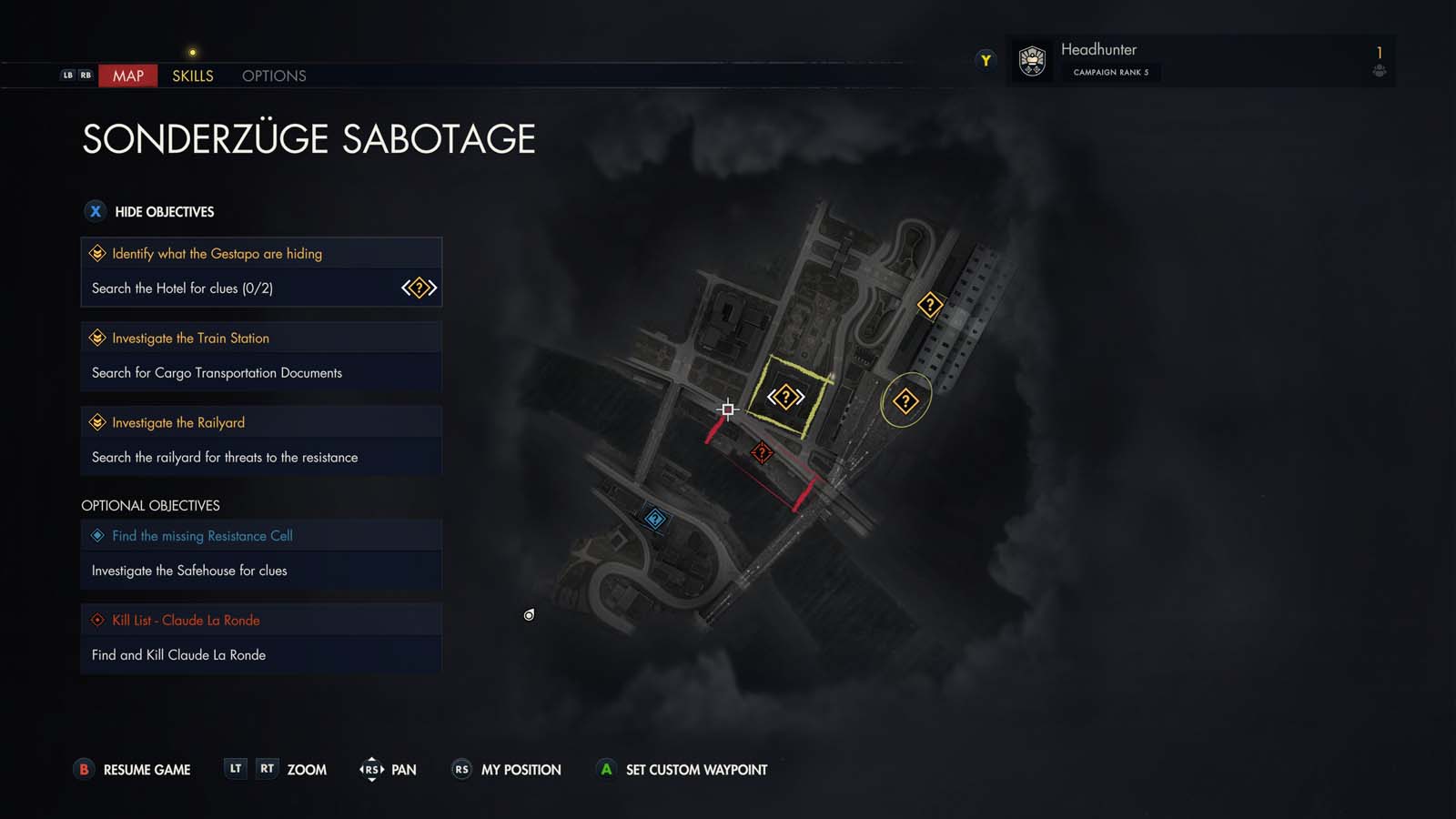
Task: Switch to the SKILLS tab
Action: coord(192,76)
